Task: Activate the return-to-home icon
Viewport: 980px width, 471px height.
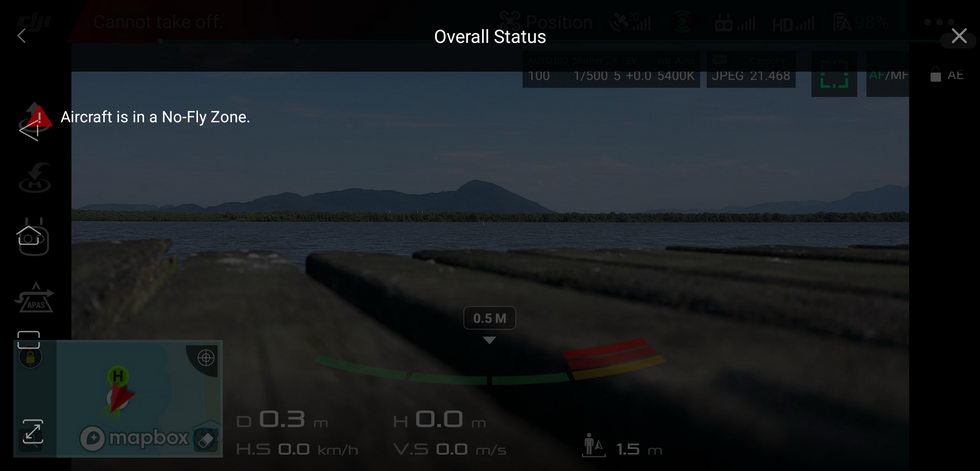Action: pyautogui.click(x=35, y=181)
